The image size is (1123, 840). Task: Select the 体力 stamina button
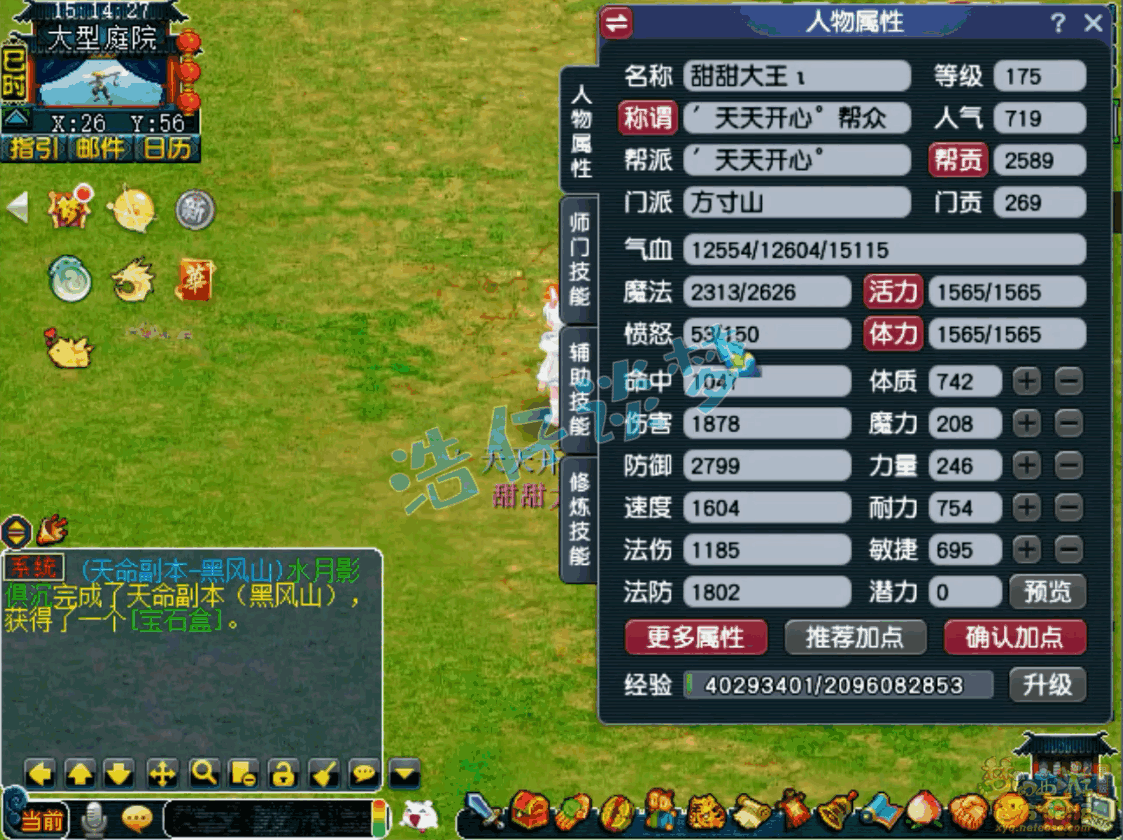(892, 334)
